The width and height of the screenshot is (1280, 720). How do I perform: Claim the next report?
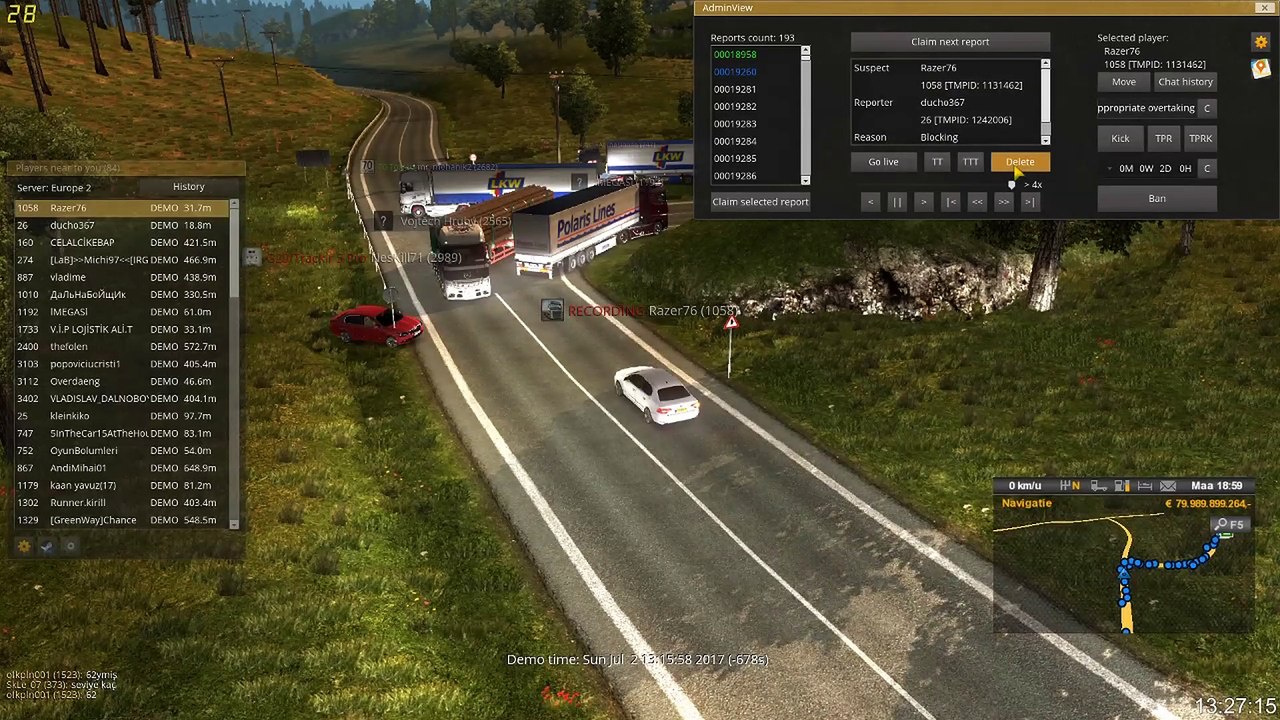click(950, 42)
